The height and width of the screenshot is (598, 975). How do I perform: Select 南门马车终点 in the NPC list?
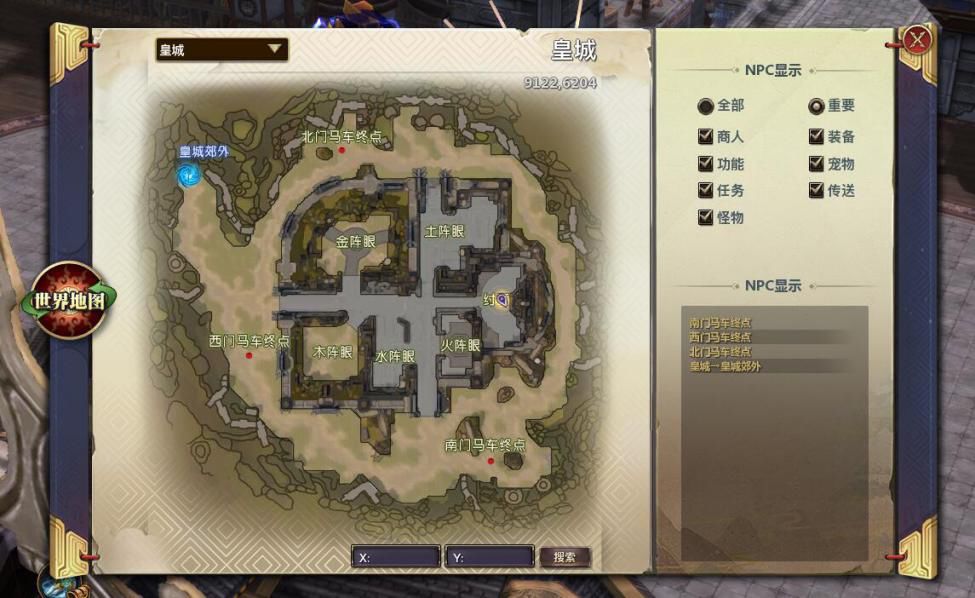(x=720, y=323)
